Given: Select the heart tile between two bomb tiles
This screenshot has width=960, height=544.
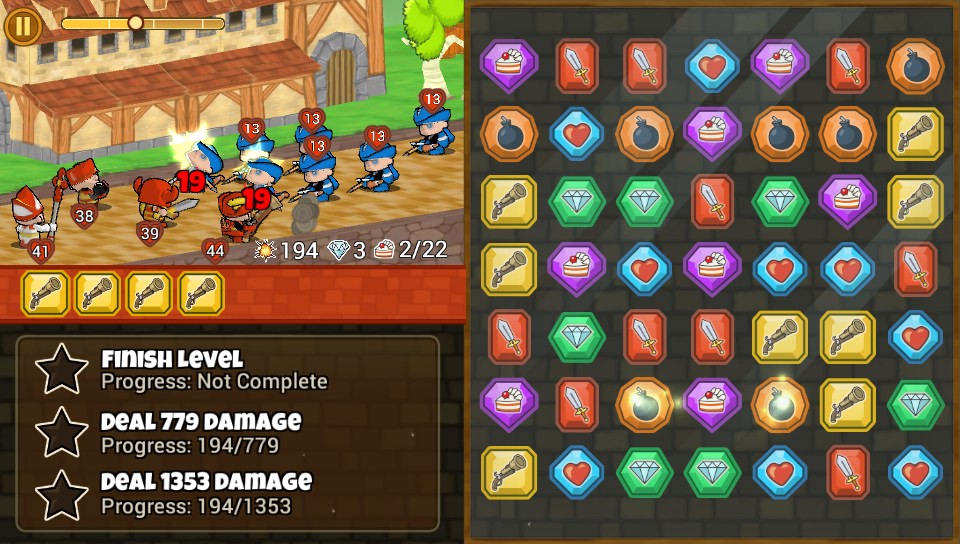Looking at the screenshot, I should (577, 134).
